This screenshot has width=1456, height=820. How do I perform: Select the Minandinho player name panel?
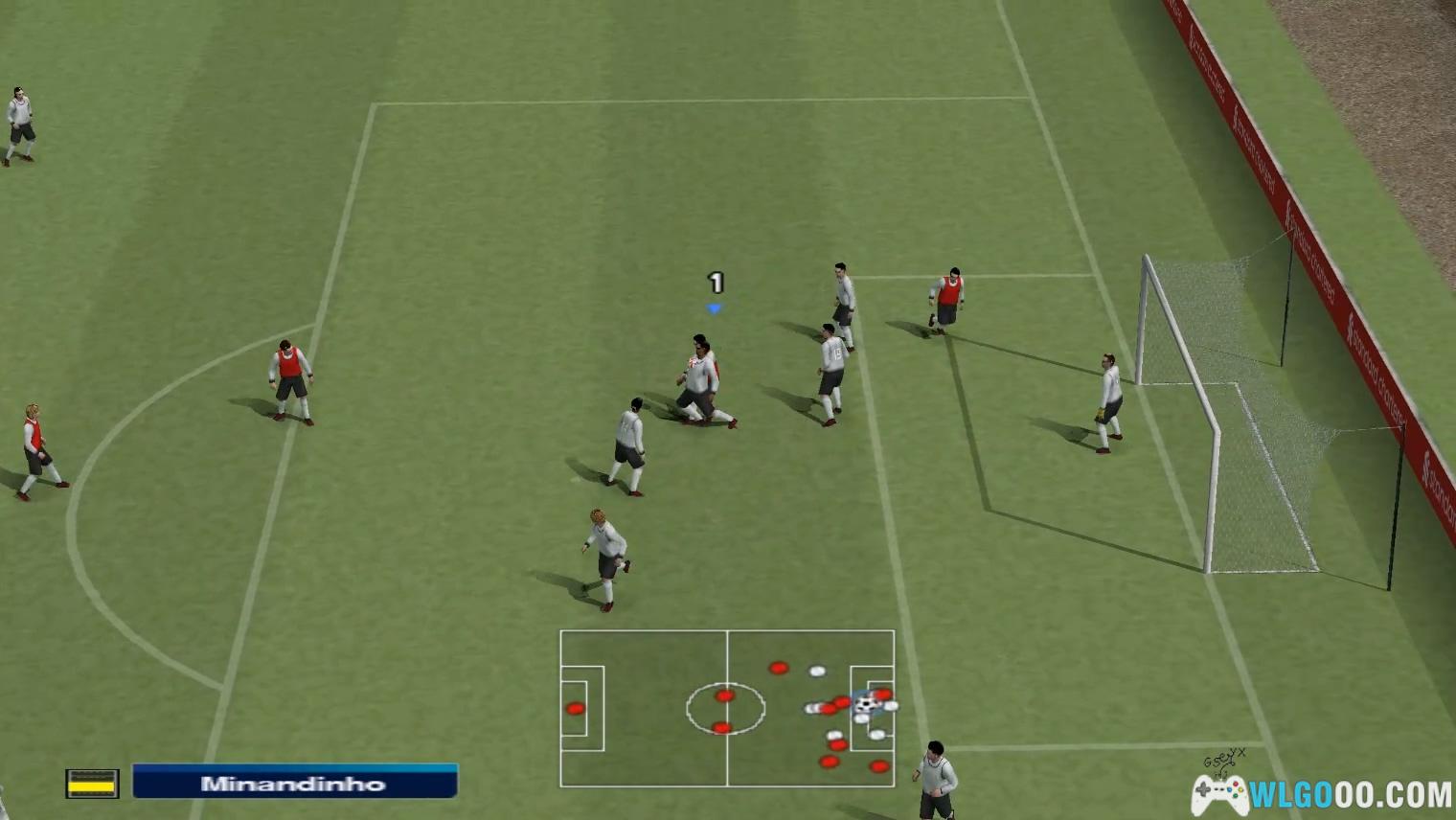pos(294,782)
